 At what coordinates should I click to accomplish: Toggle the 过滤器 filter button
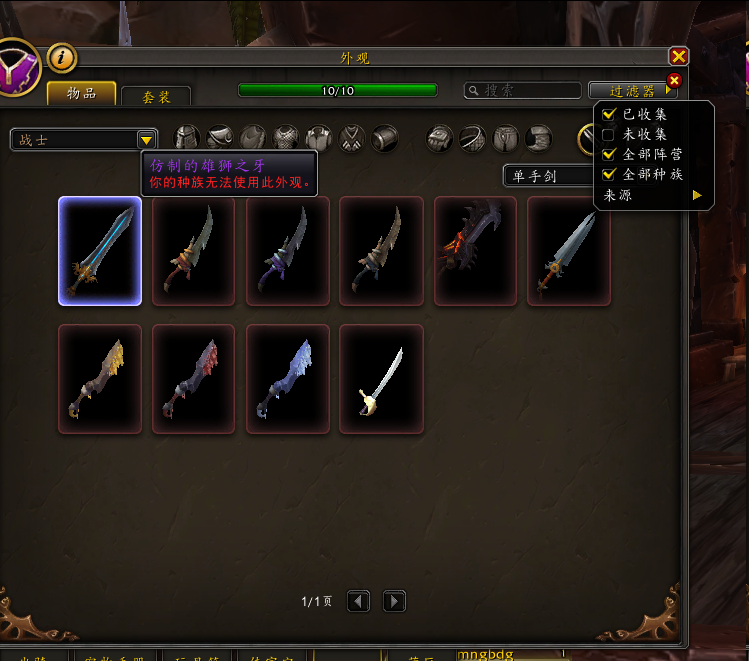tap(632, 90)
